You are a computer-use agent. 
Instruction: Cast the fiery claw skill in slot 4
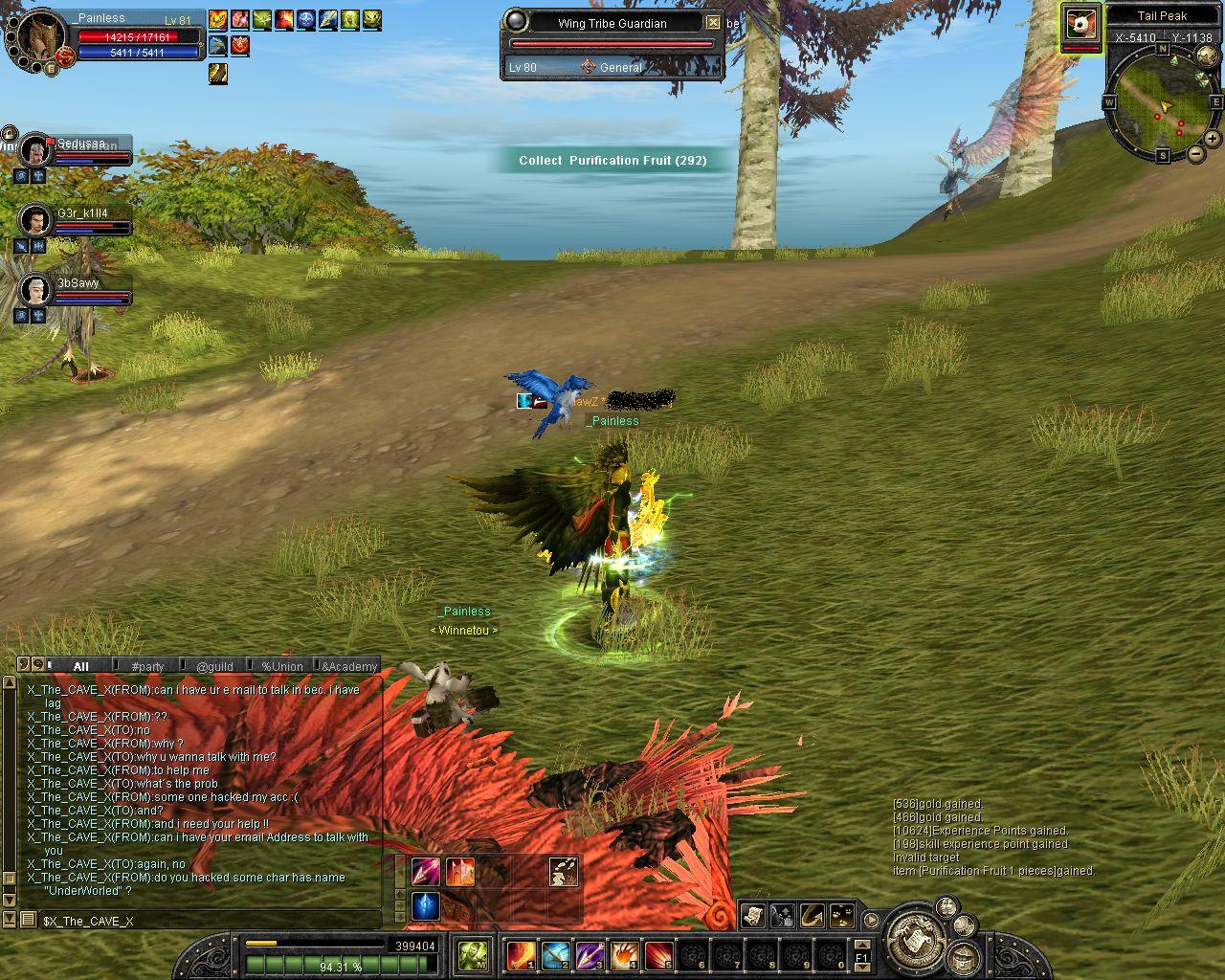coord(624,955)
